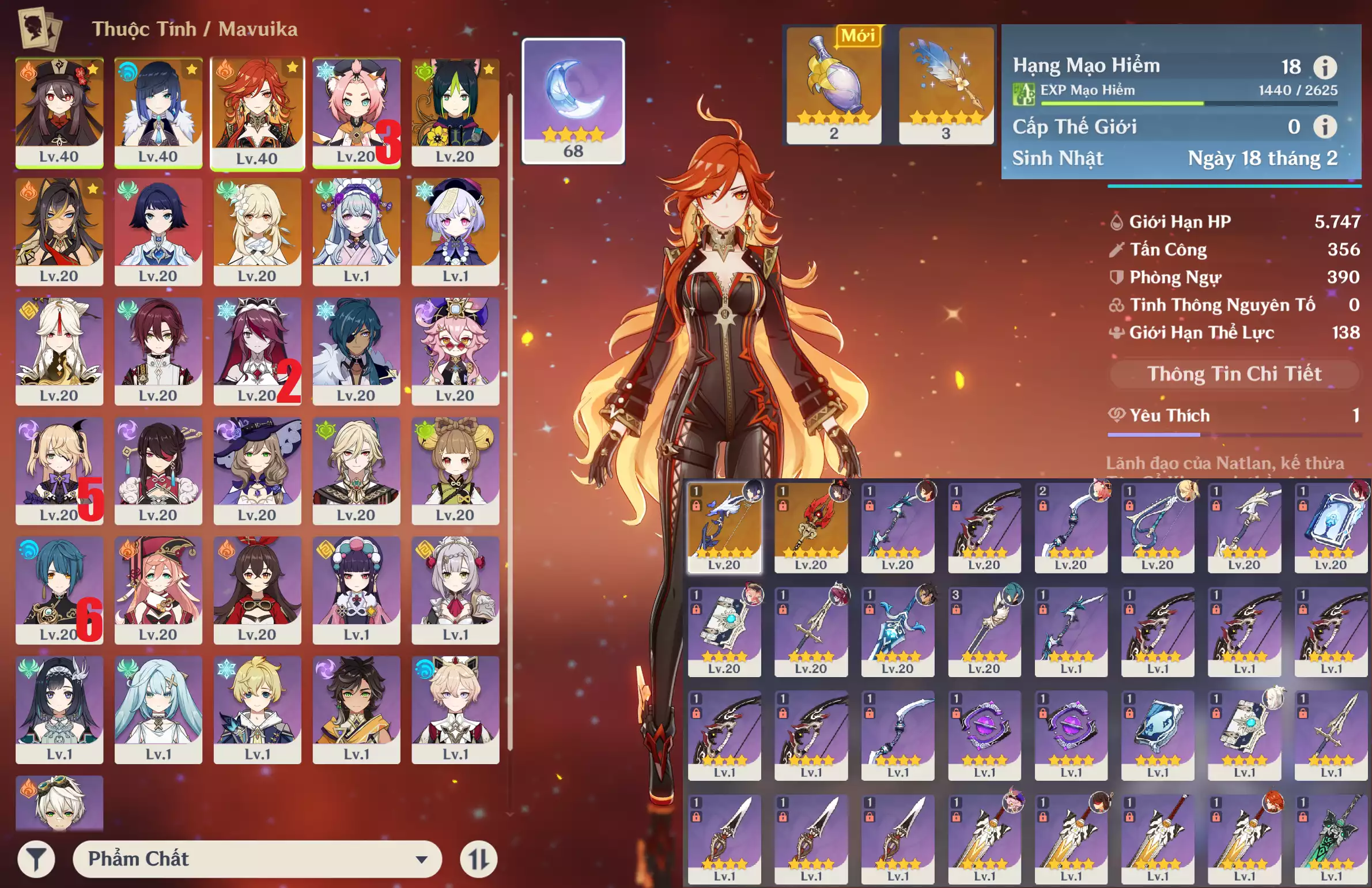Show Cấp Thế Giới info icon
Screen dimensions: 1372x888
tap(1325, 127)
